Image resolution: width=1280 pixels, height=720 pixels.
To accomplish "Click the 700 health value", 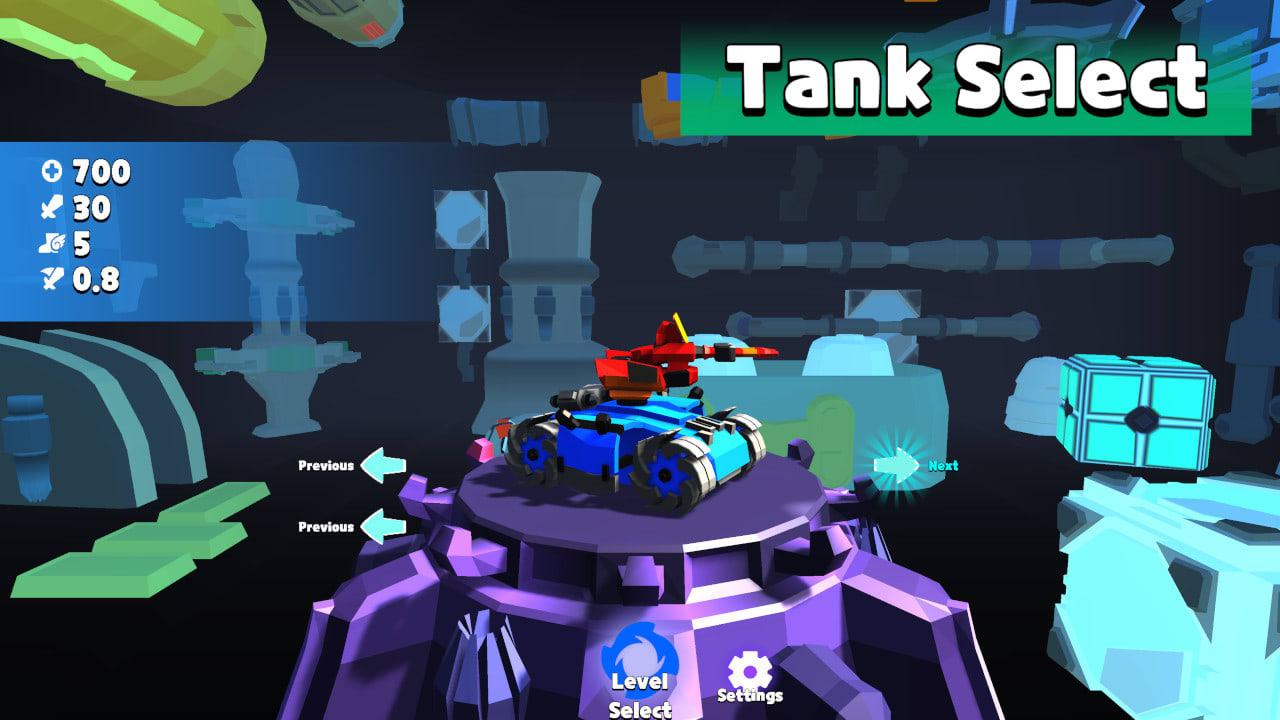I will tap(98, 172).
